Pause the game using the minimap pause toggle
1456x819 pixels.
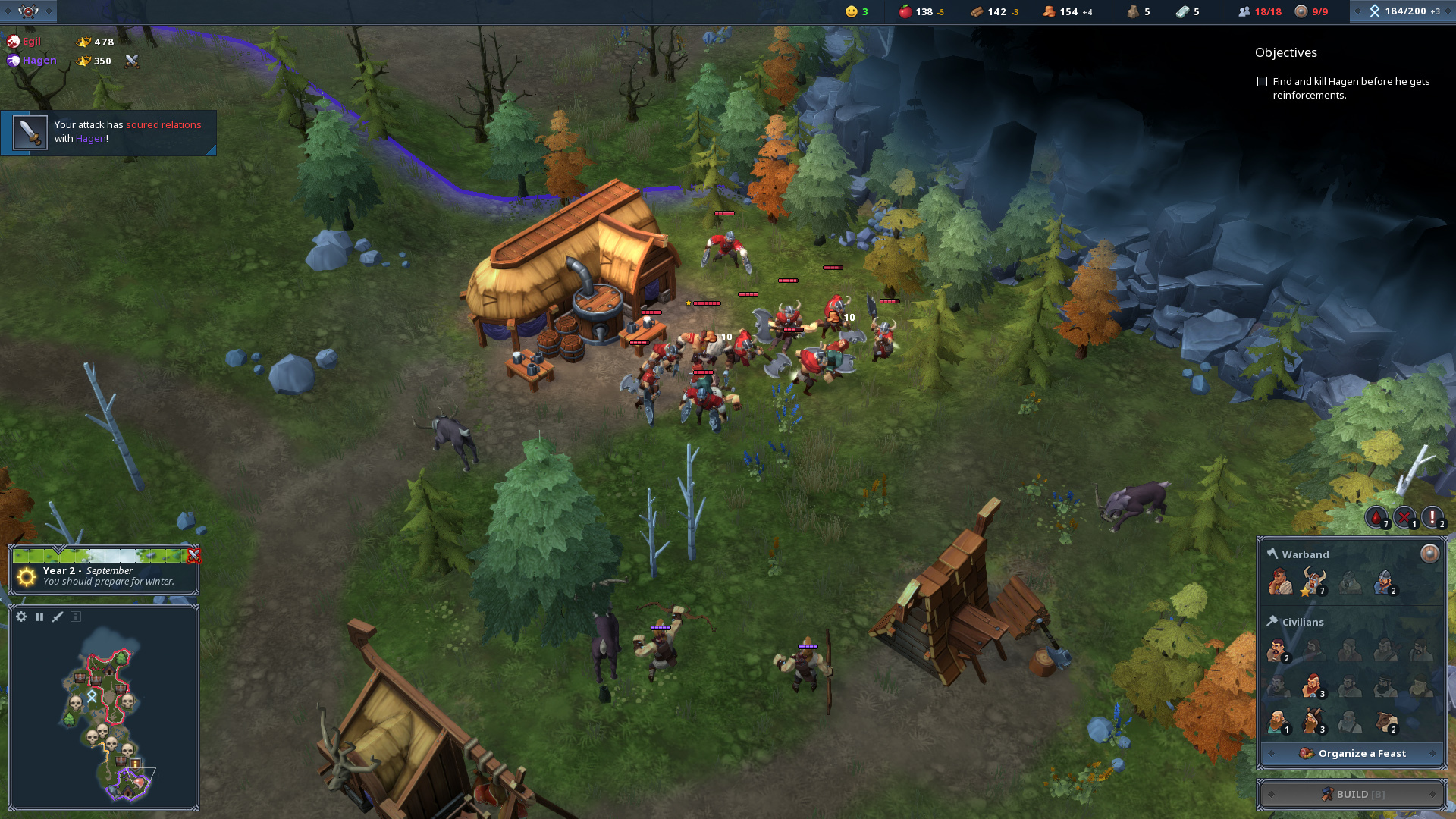[39, 617]
